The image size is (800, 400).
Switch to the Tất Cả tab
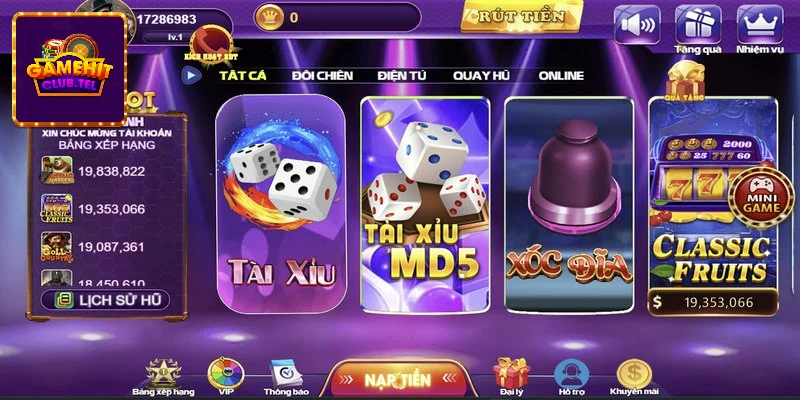pyautogui.click(x=245, y=75)
